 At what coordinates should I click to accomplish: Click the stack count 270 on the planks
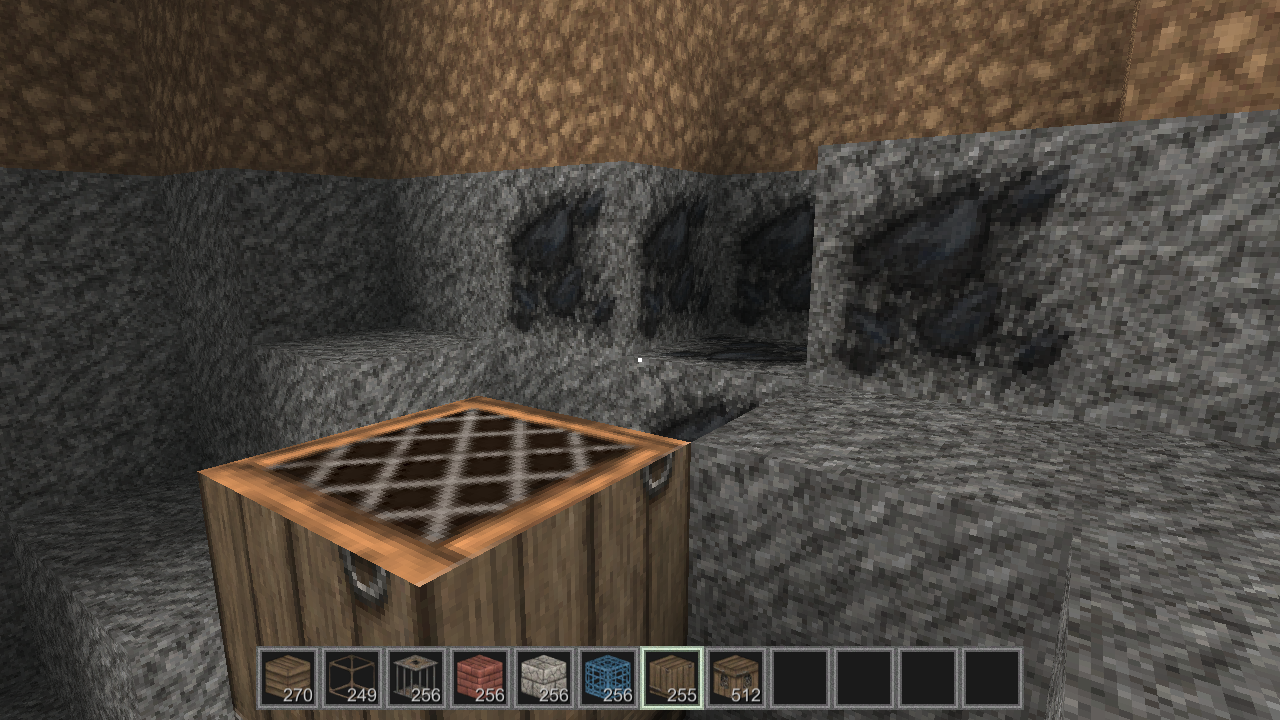(x=300, y=692)
